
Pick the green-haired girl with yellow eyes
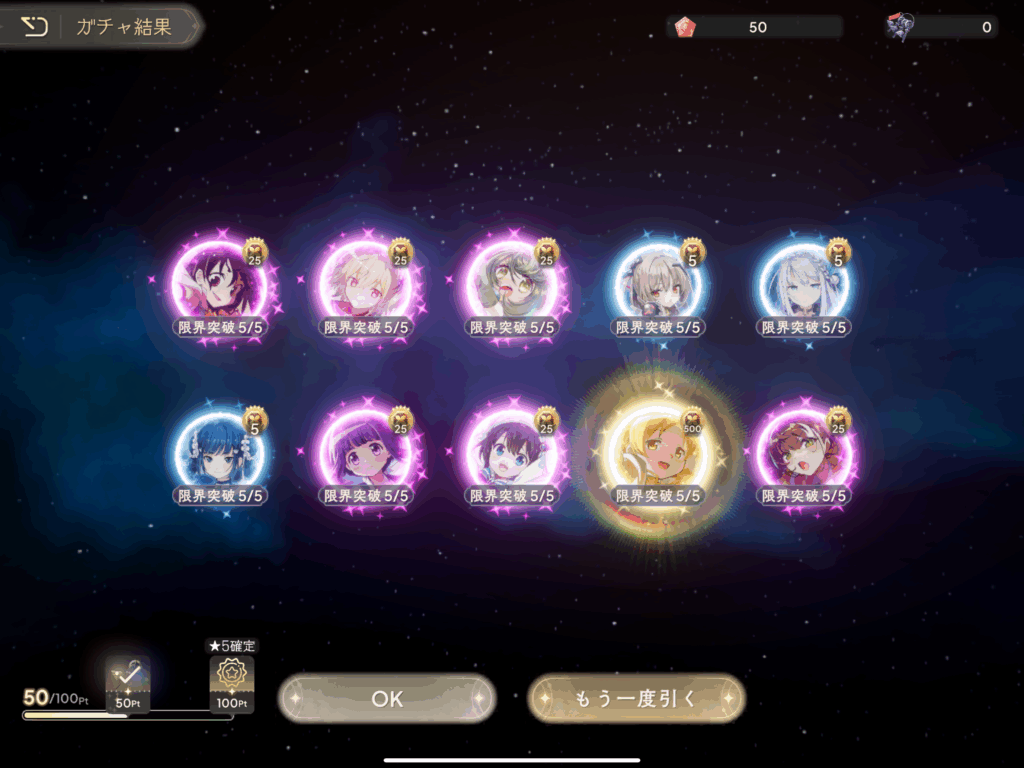point(512,283)
